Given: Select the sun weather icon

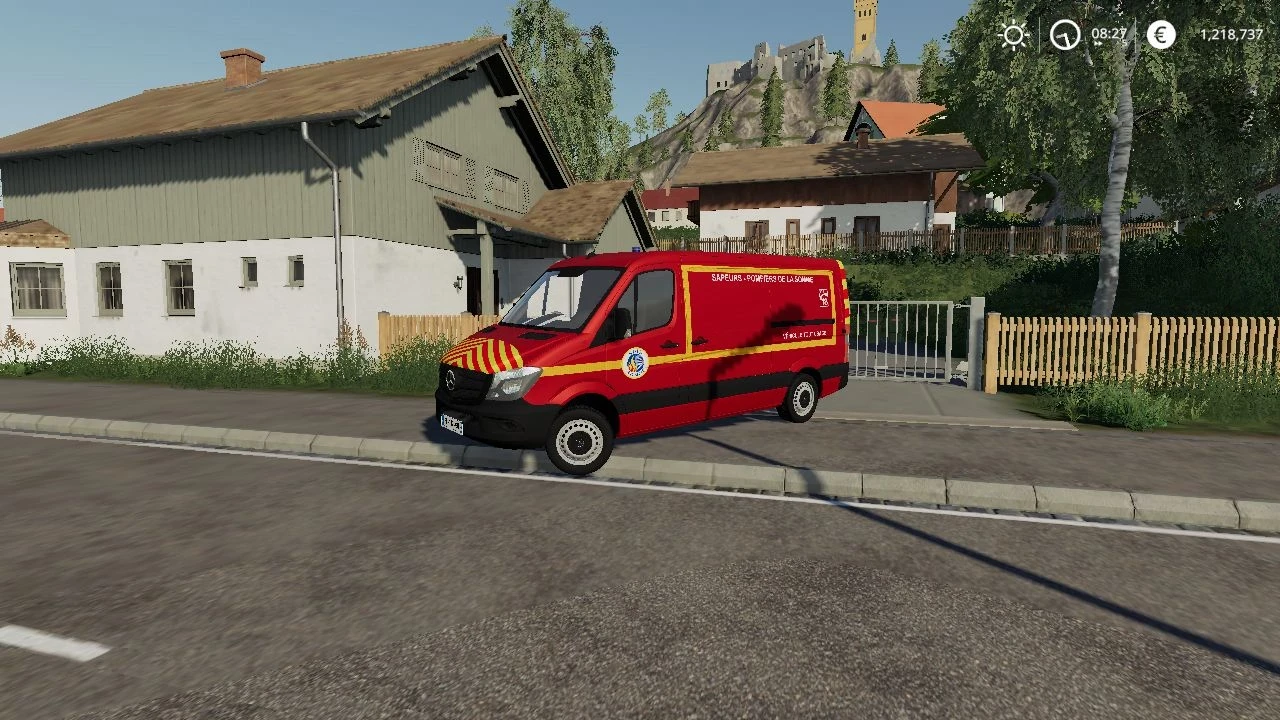Looking at the screenshot, I should [1013, 34].
